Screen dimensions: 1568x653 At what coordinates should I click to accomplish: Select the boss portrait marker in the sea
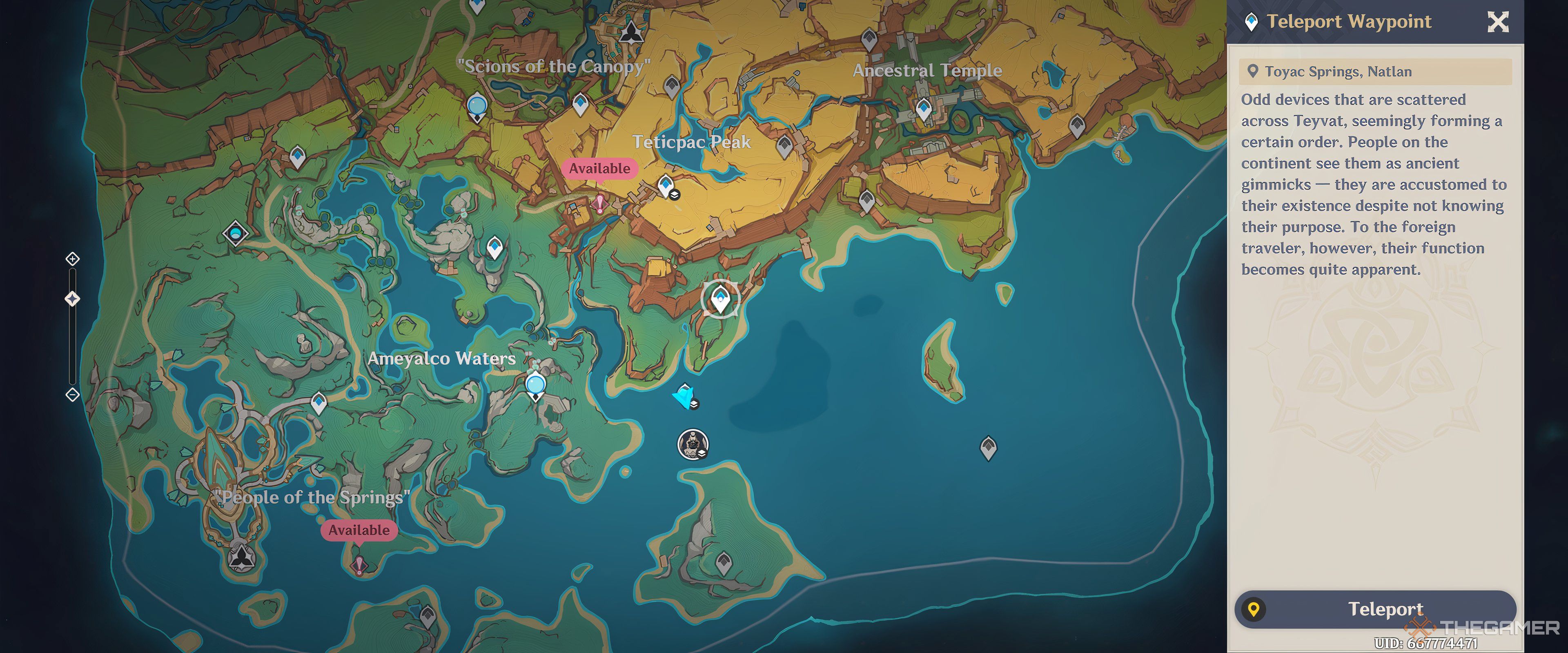[x=692, y=444]
